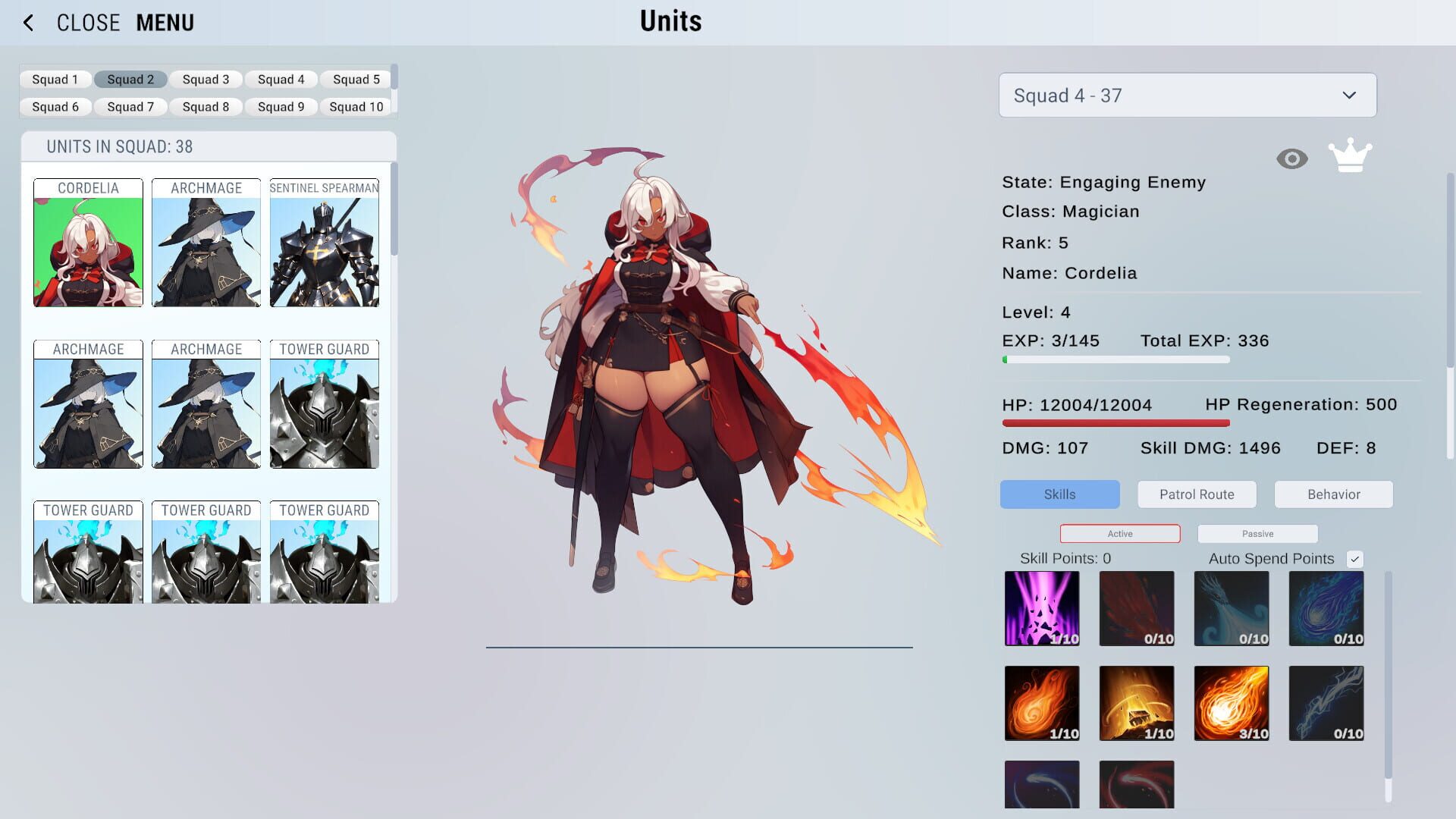Open the fireball skill rated 3/10
The image size is (1456, 819).
point(1231,703)
